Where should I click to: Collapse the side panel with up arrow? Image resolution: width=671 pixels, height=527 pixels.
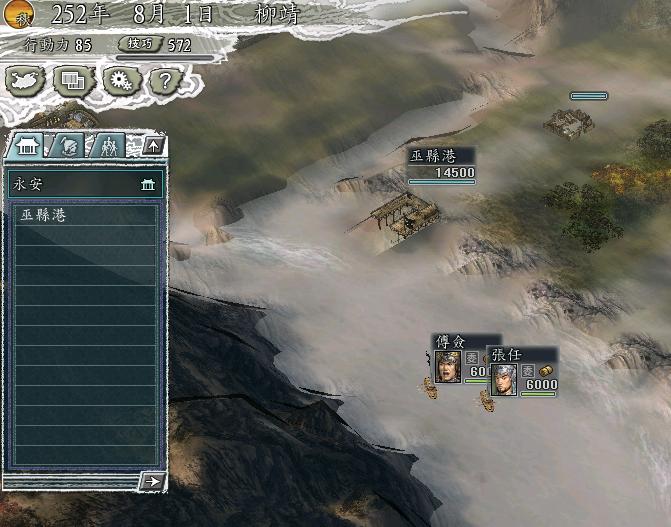(x=152, y=146)
